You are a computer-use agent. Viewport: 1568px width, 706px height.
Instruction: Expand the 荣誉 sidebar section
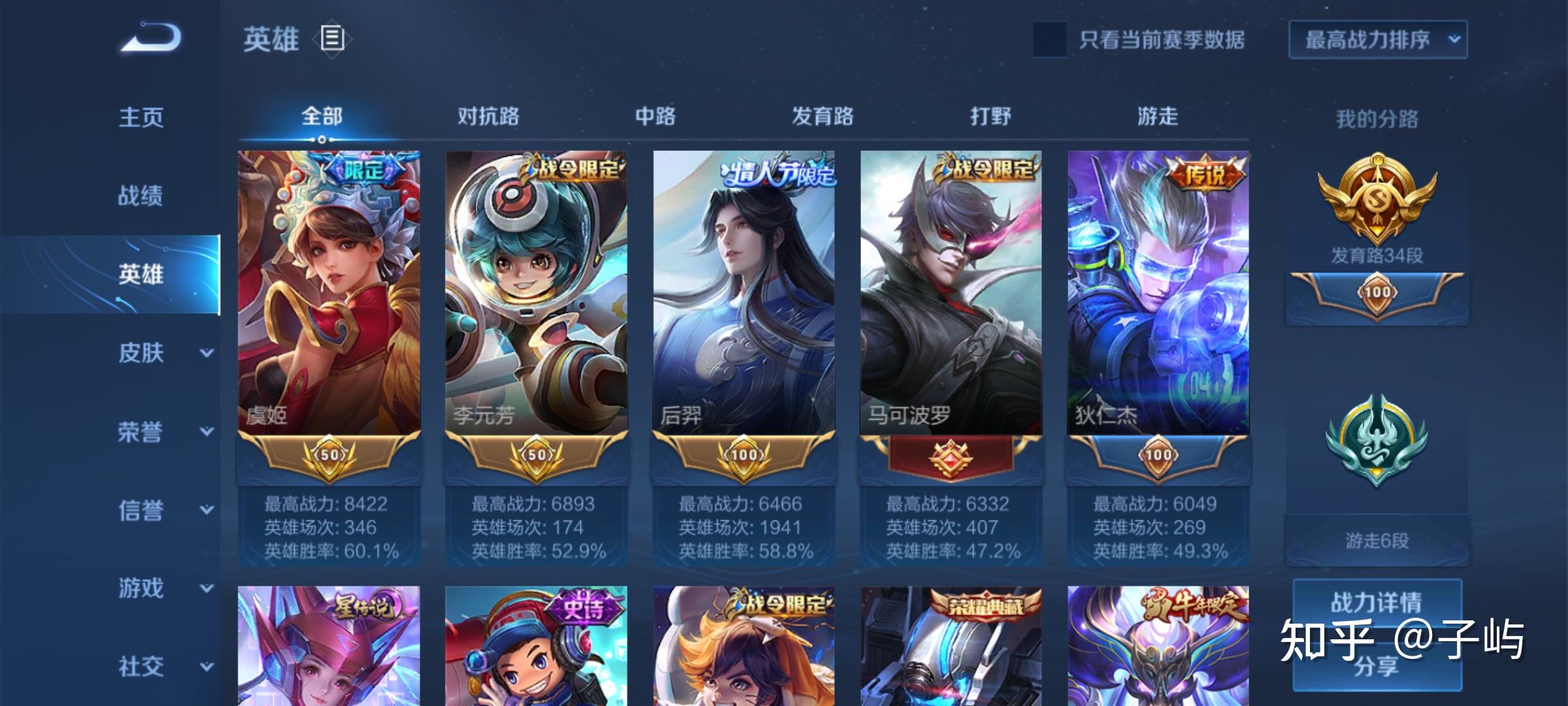click(163, 431)
